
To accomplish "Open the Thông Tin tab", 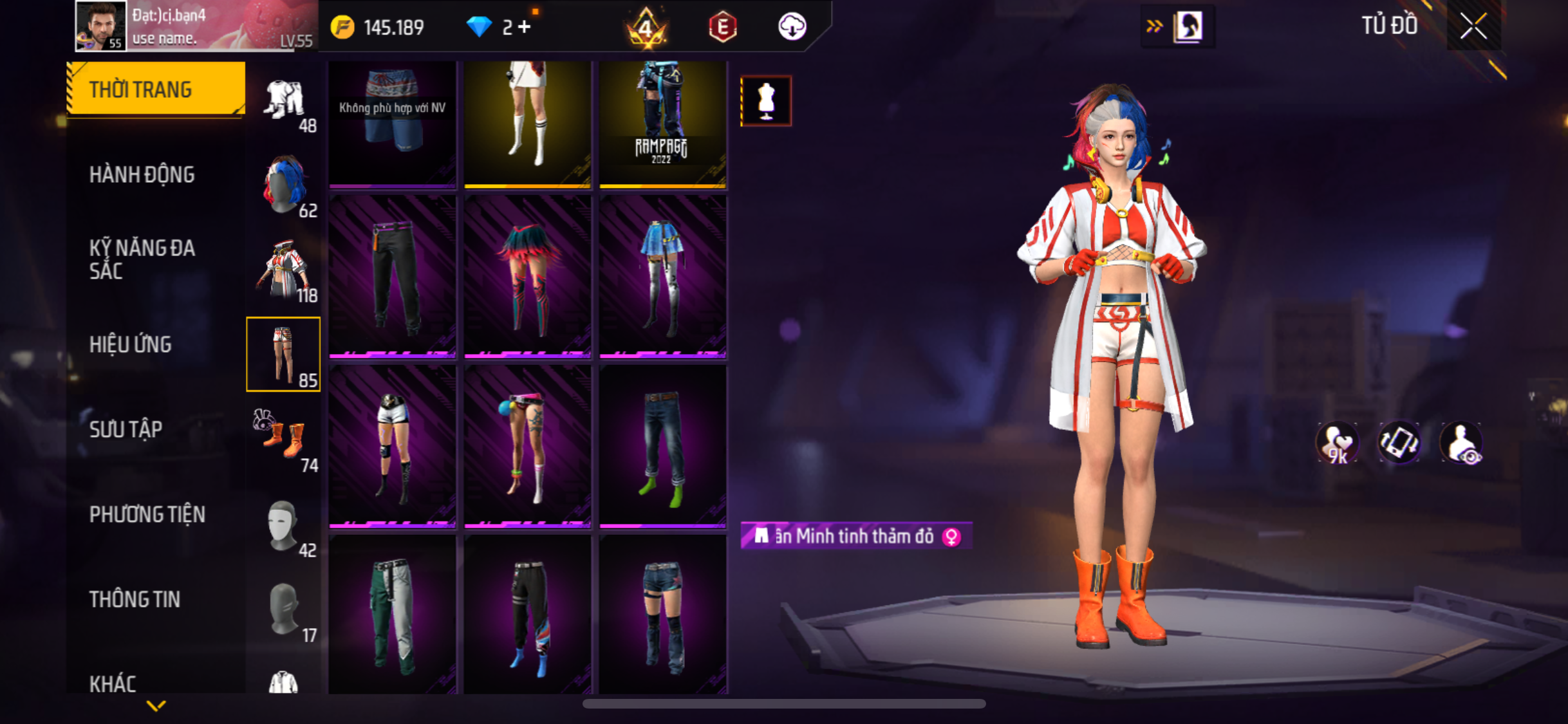I will pyautogui.click(x=135, y=600).
